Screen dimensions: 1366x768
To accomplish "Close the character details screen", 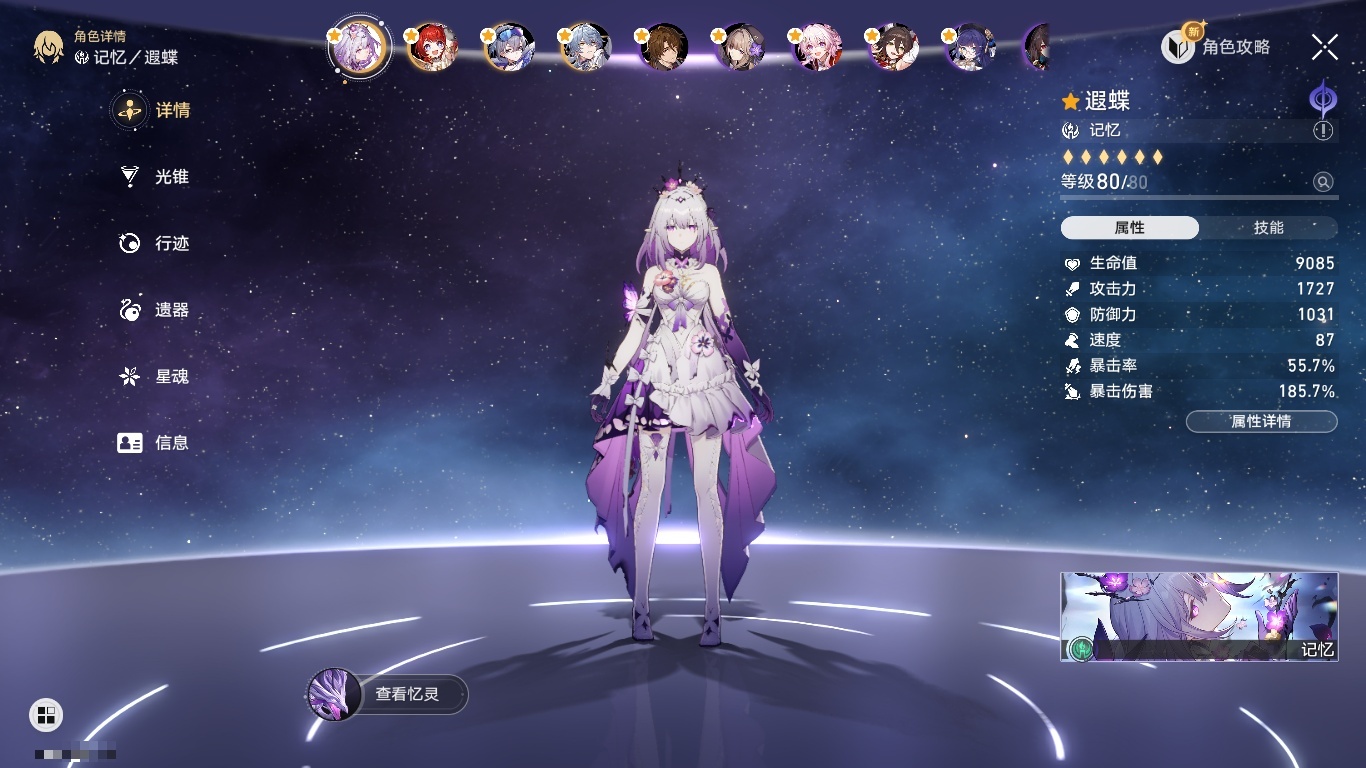I will 1325,46.
